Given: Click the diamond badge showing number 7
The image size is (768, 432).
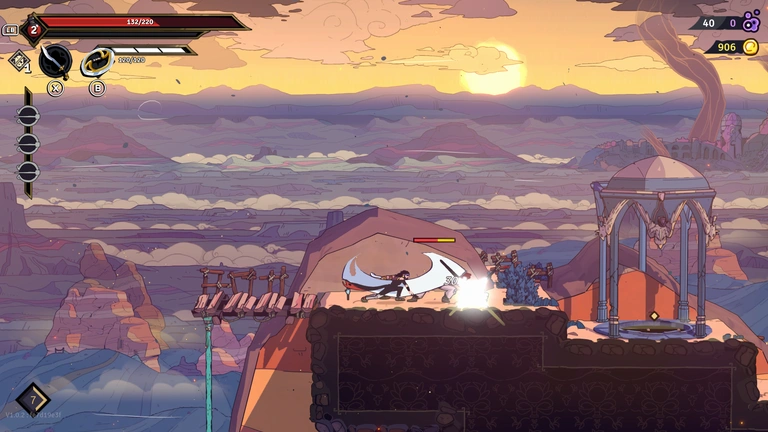Looking at the screenshot, I should coord(32,400).
